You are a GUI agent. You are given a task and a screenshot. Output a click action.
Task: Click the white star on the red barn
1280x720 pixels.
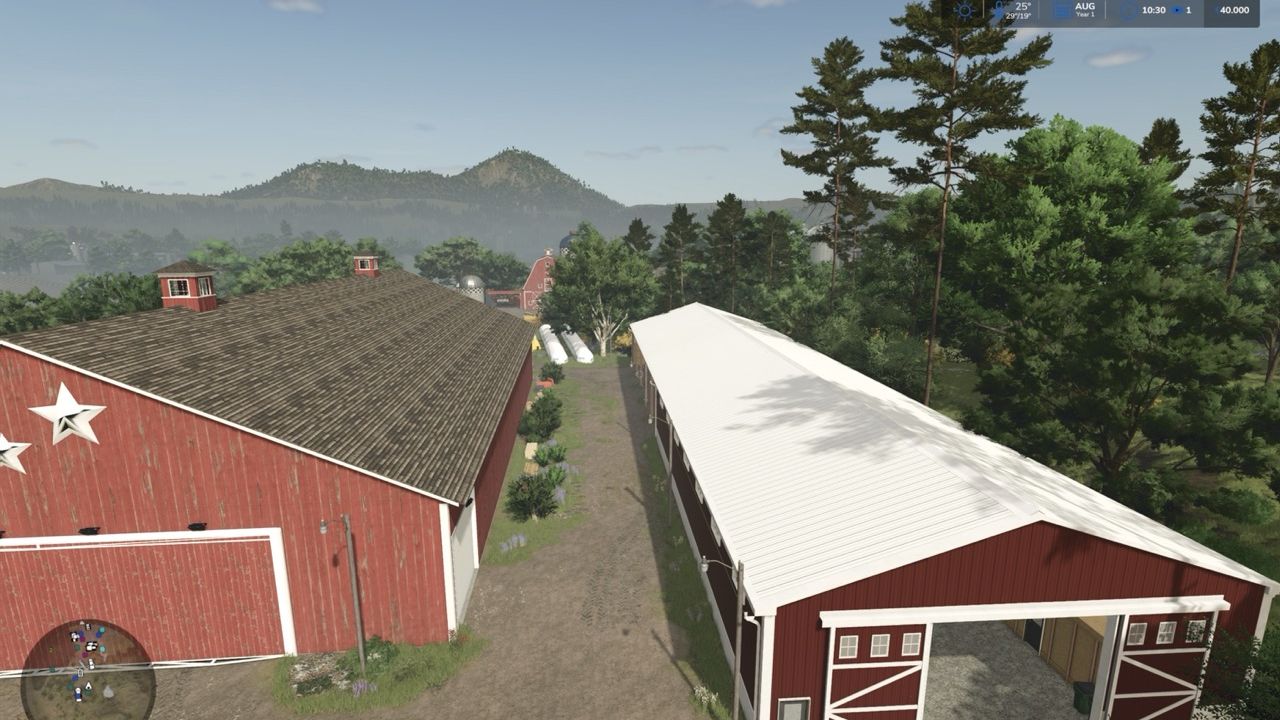point(69,414)
